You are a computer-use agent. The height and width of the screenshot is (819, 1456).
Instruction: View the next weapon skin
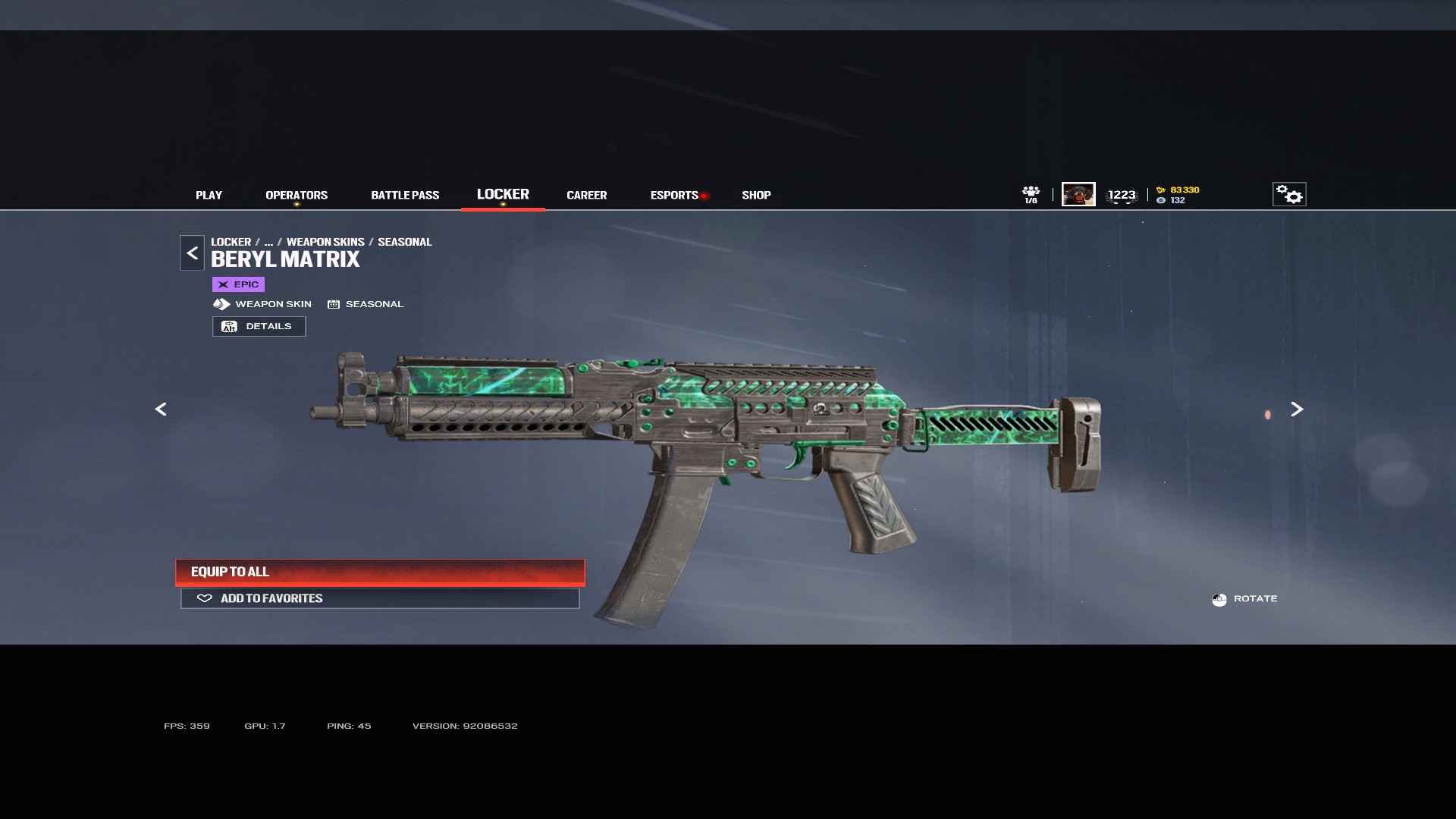coord(1297,409)
